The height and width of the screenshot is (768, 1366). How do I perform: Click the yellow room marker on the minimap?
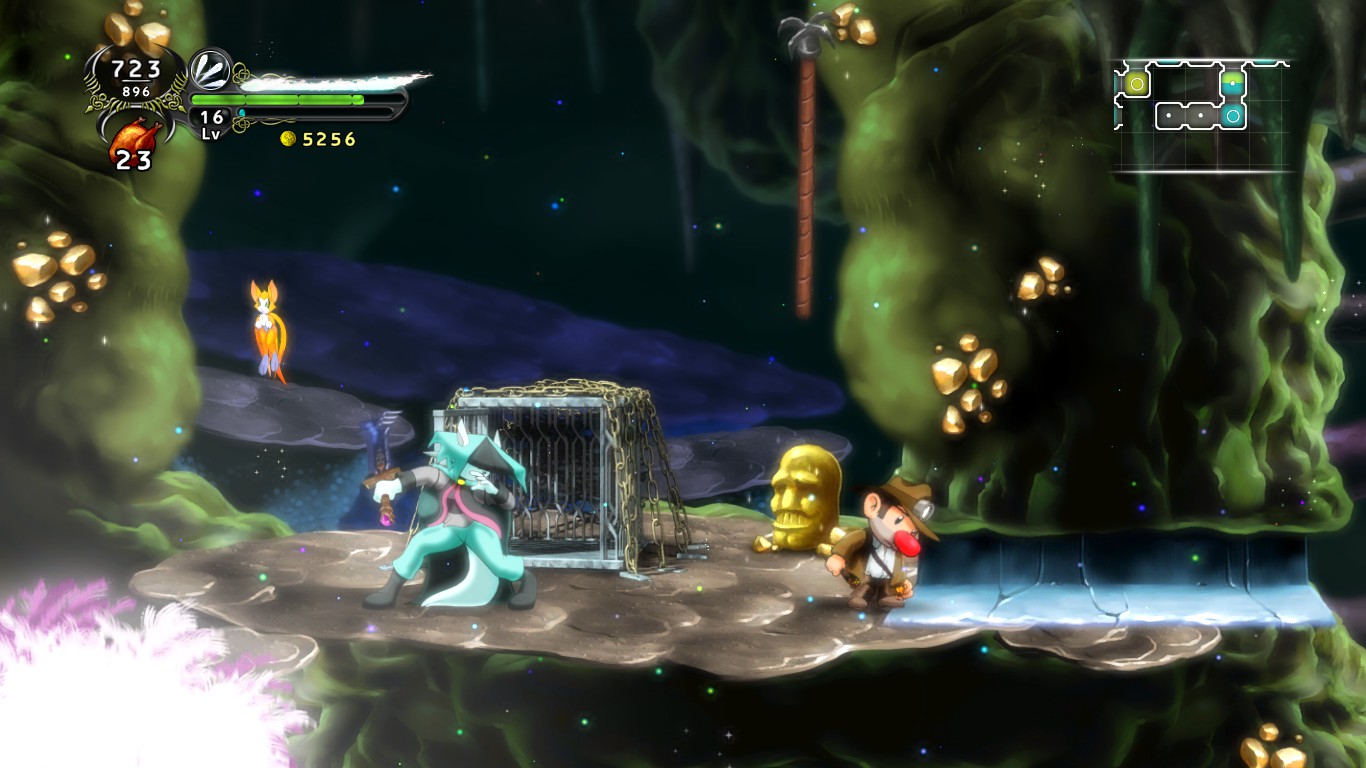[1137, 83]
